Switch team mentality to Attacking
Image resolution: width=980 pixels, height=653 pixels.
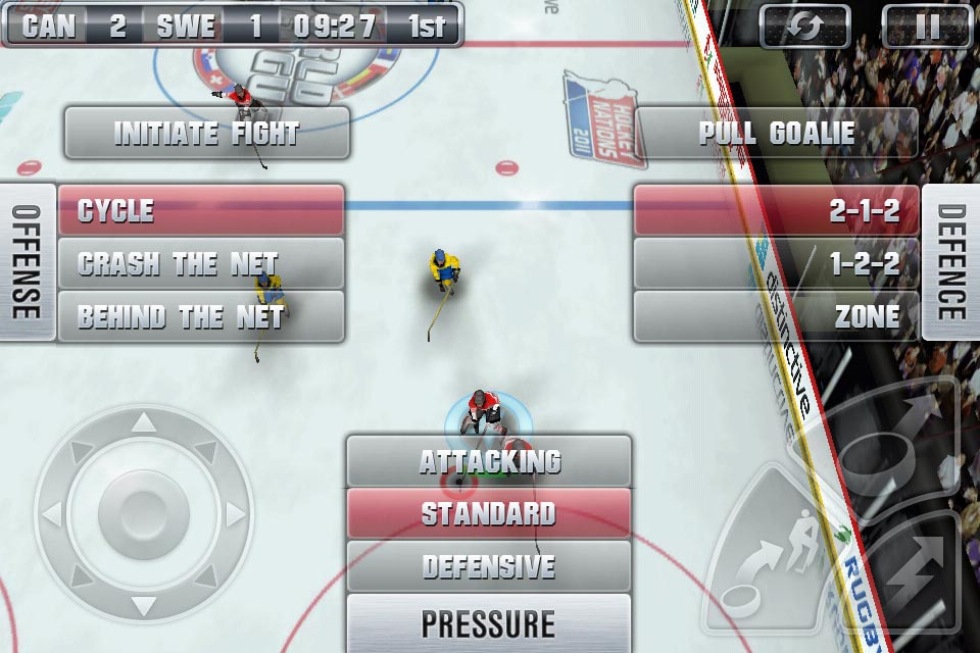pos(489,461)
